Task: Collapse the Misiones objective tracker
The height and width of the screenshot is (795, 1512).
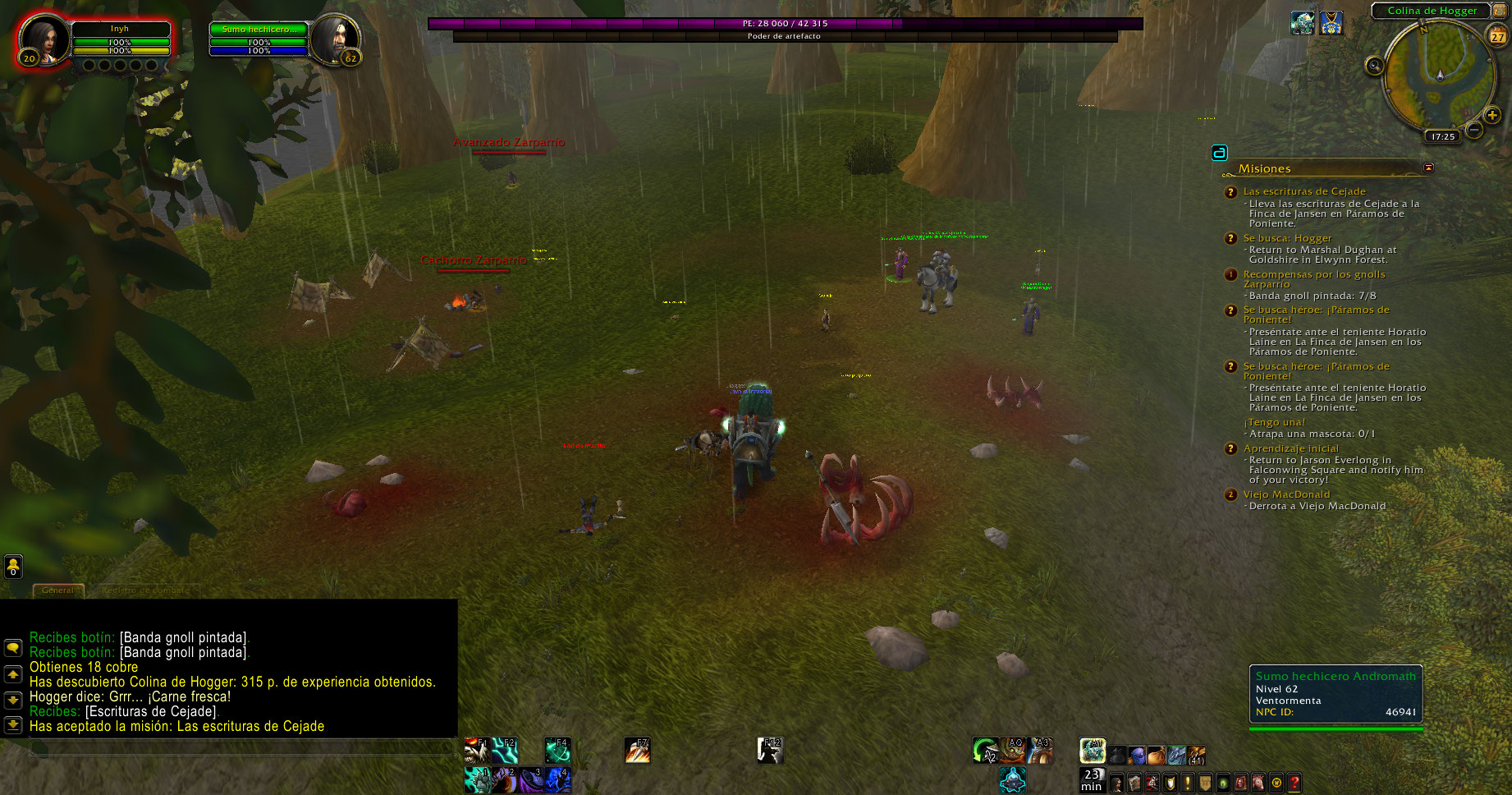Action: click(x=1428, y=168)
